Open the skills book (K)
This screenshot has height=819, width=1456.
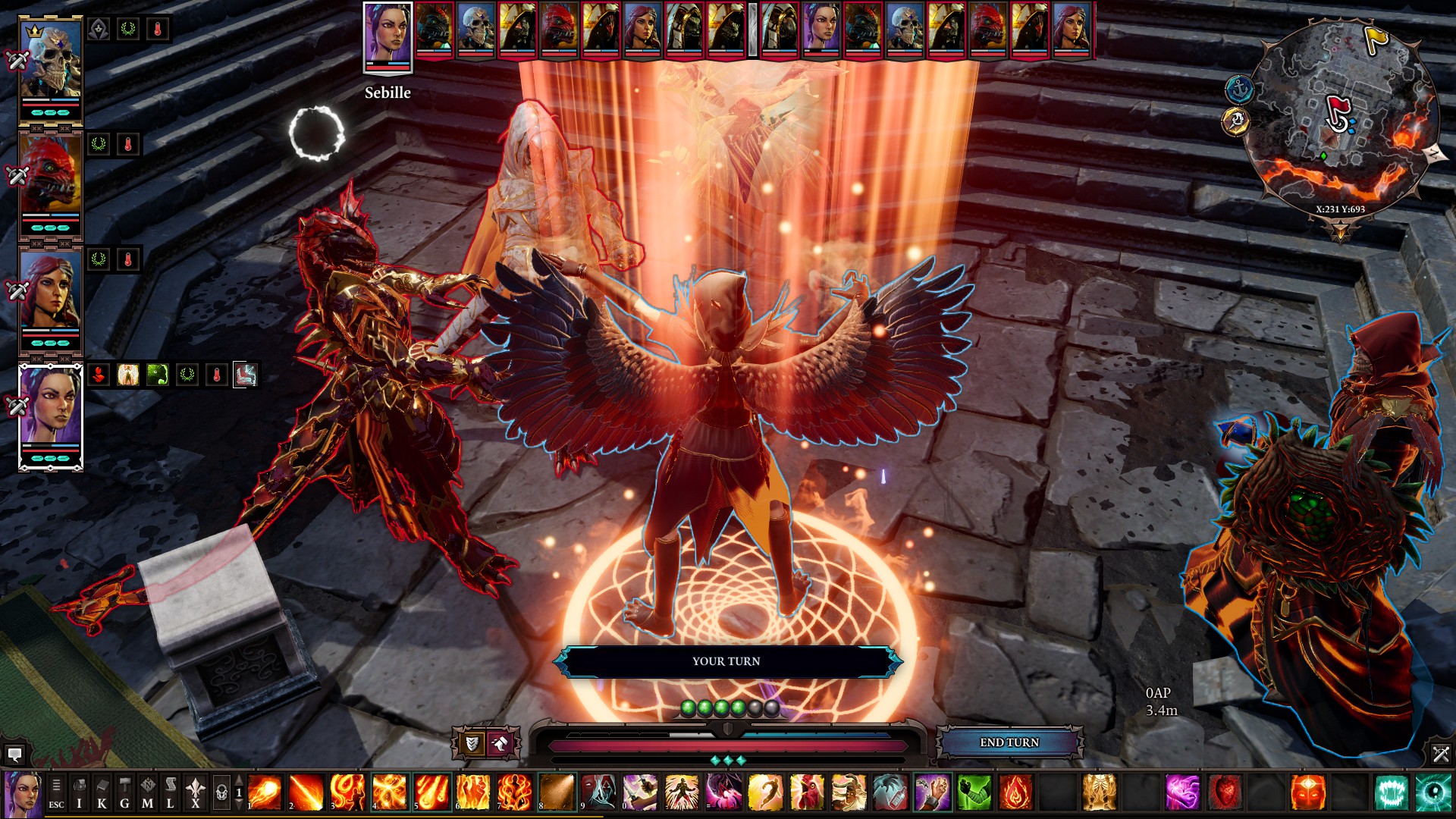[x=102, y=794]
